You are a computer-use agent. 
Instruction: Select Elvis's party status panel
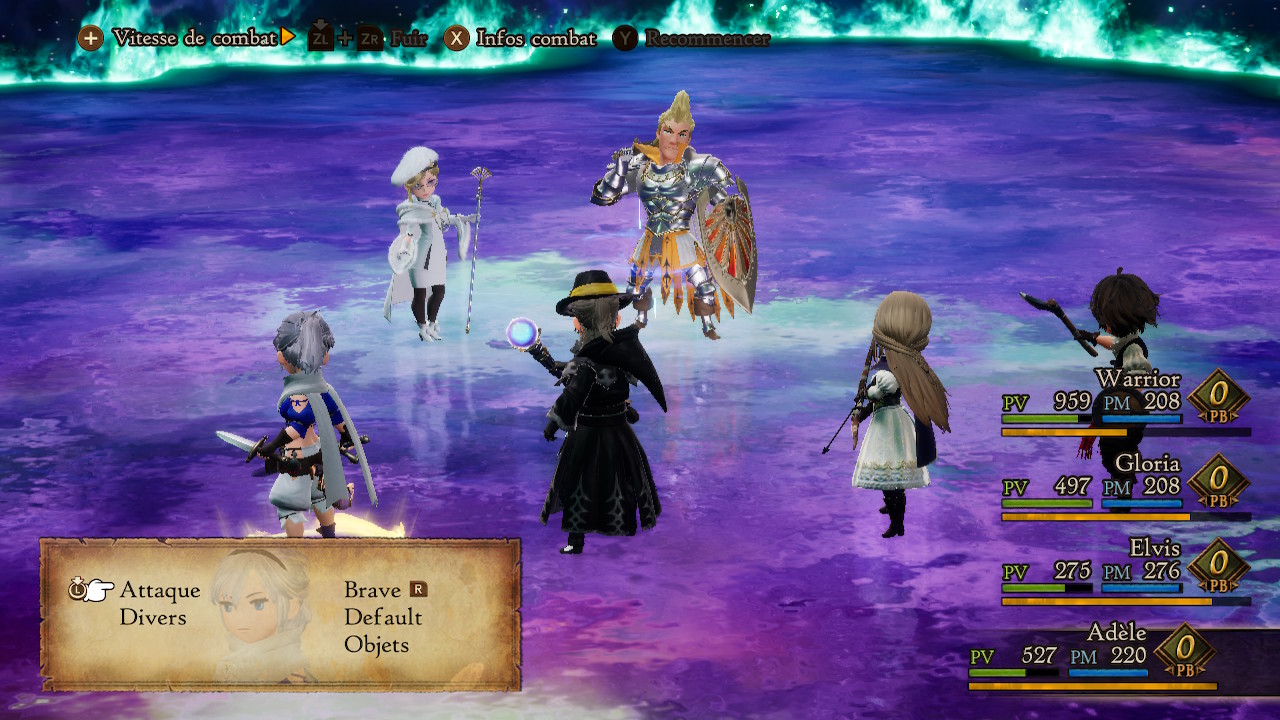pyautogui.click(x=1125, y=572)
